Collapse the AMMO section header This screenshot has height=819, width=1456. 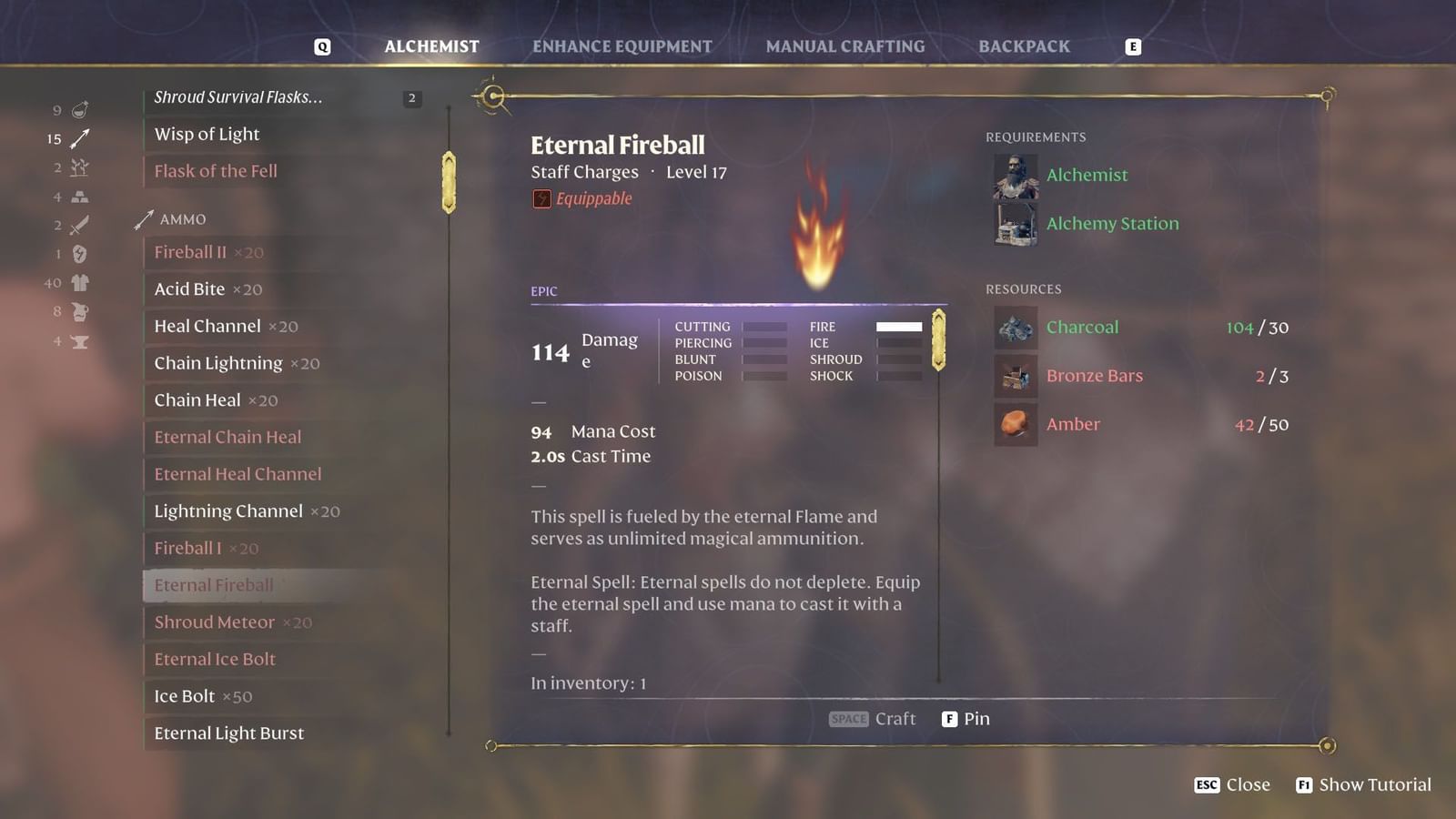pyautogui.click(x=182, y=219)
